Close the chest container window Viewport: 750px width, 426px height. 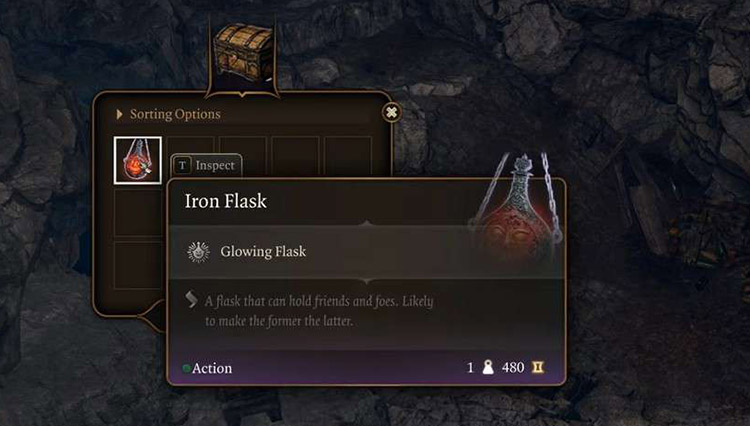392,112
